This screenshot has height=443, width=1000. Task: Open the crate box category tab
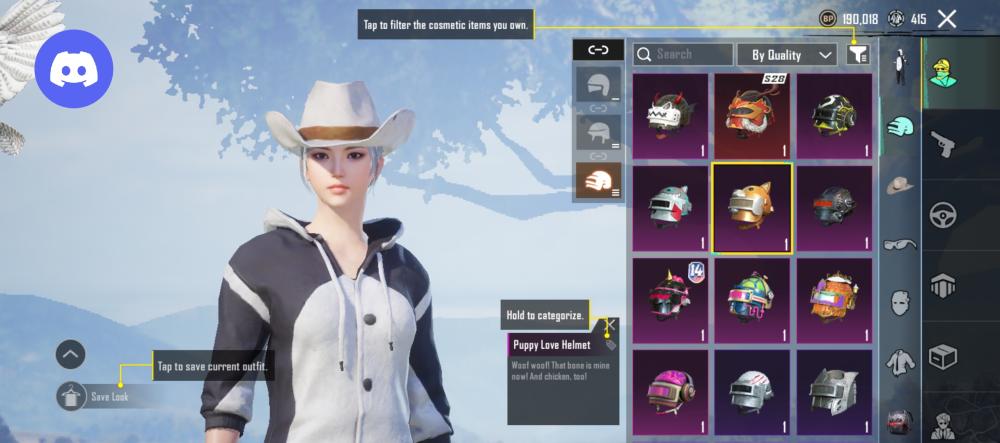click(x=944, y=354)
